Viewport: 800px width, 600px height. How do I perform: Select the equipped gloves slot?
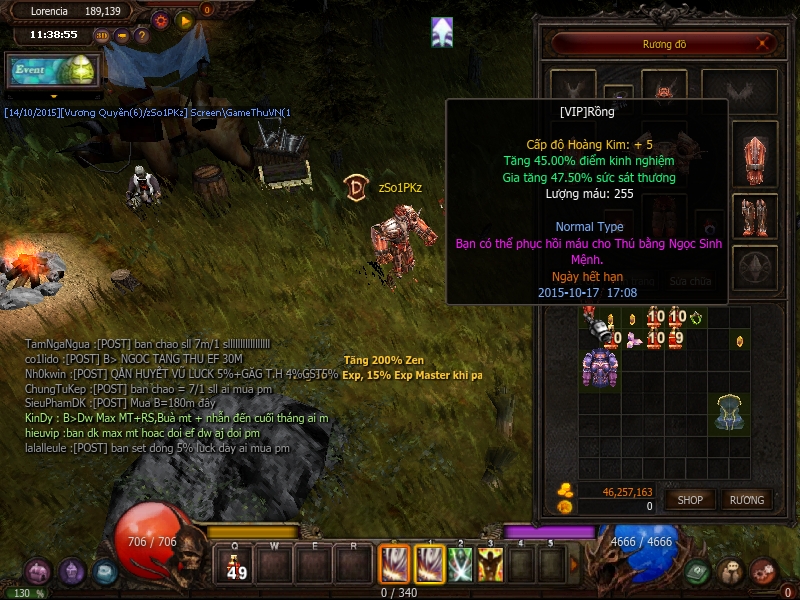pos(755,155)
